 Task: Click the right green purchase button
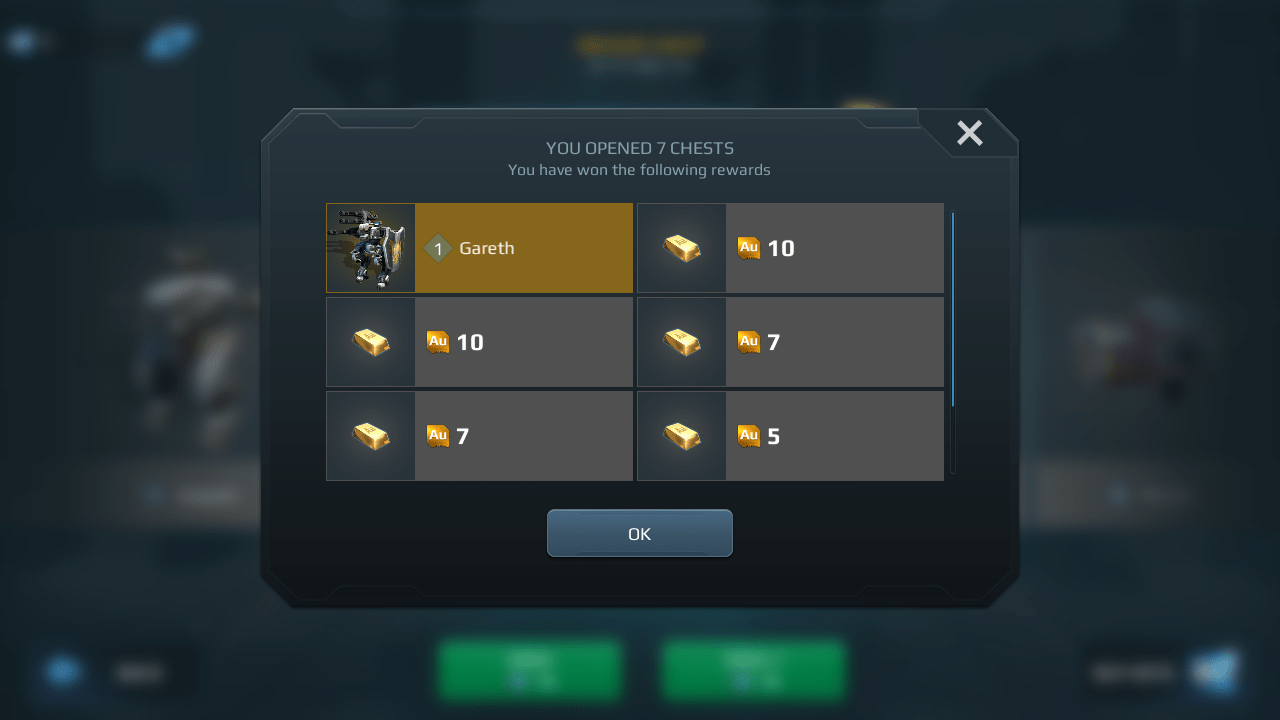point(752,671)
